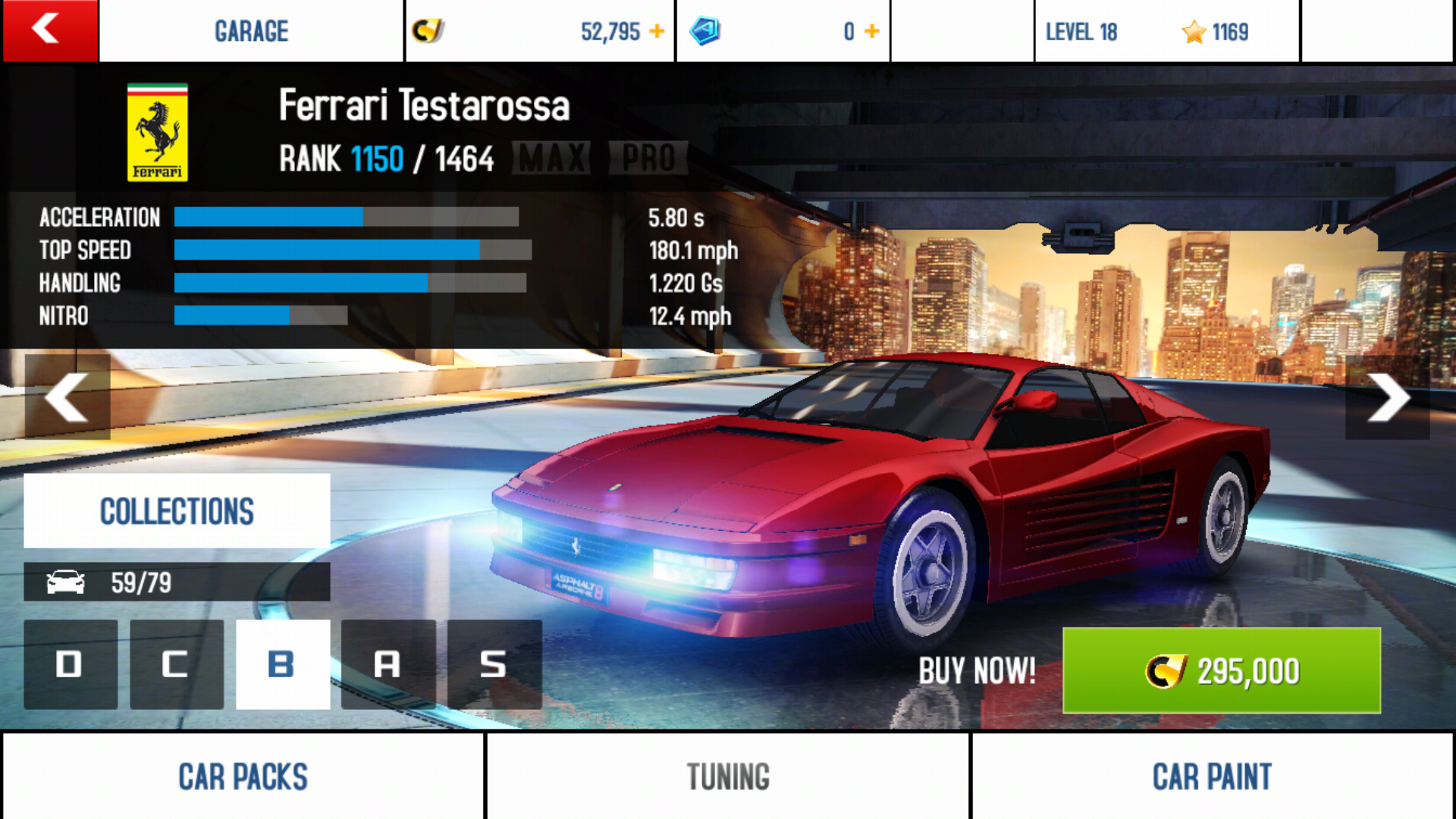Show the next car with right arrow
1456x819 pixels.
coord(1388,397)
